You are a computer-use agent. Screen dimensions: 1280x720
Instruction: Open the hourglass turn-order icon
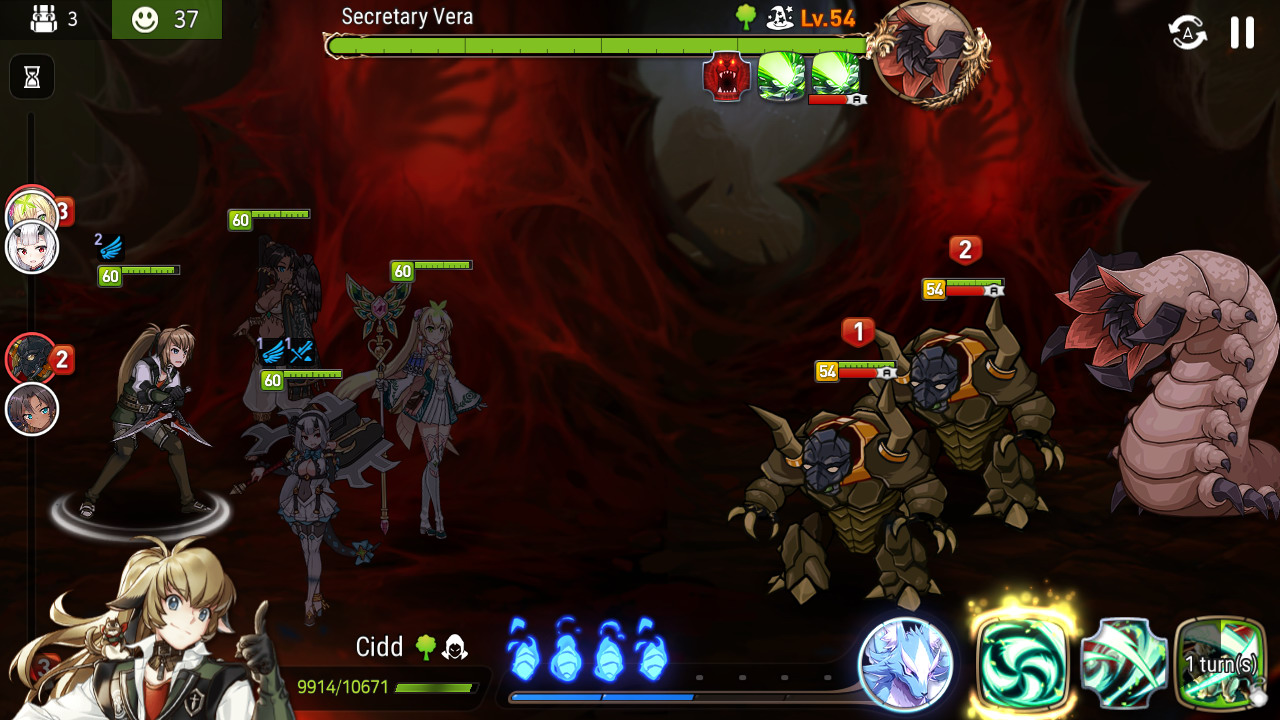click(x=32, y=78)
